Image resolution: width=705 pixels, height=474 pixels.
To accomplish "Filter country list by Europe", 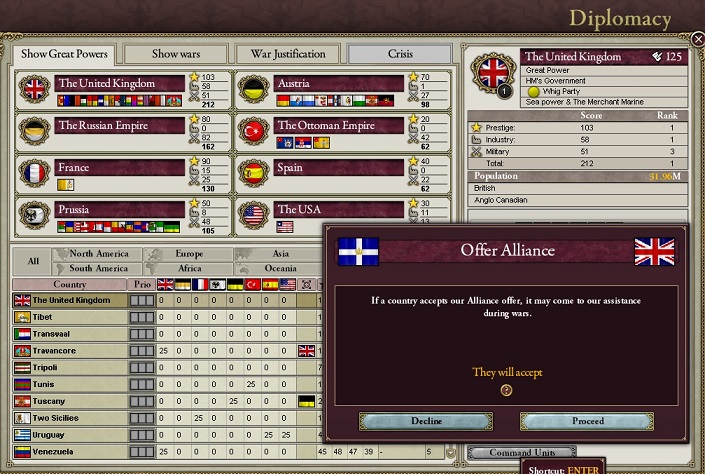I will point(188,254).
